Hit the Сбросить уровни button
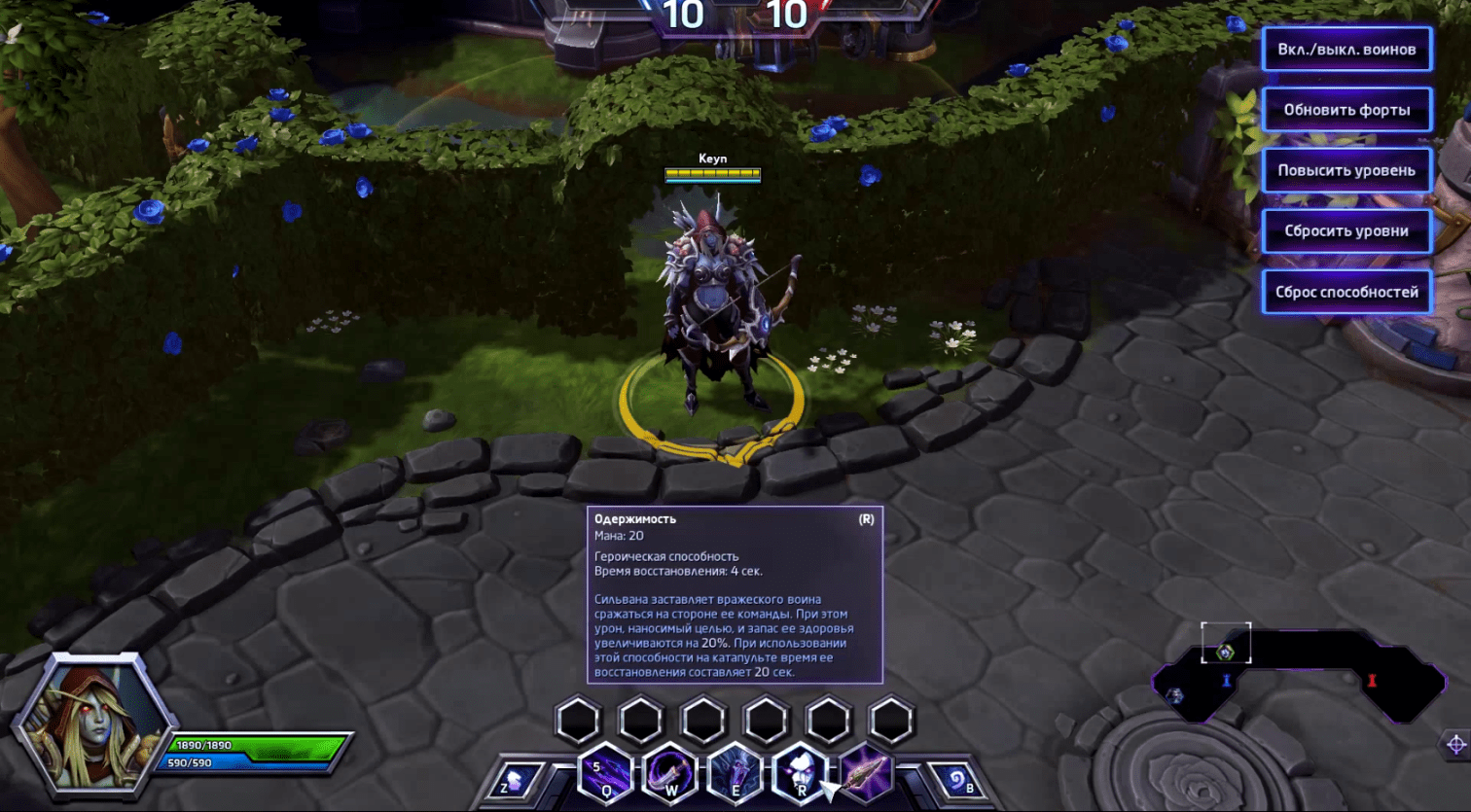The image size is (1471, 812). [x=1346, y=231]
